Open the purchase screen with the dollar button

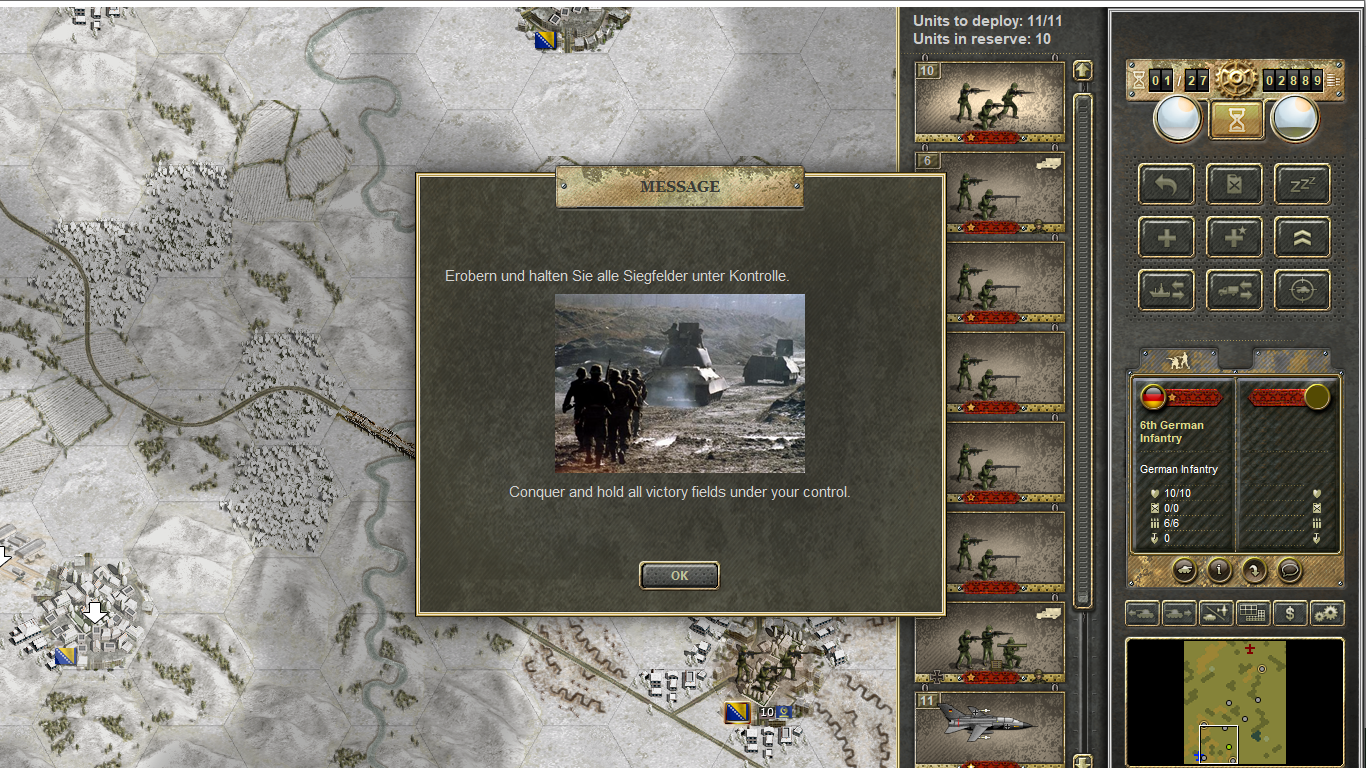point(1290,613)
